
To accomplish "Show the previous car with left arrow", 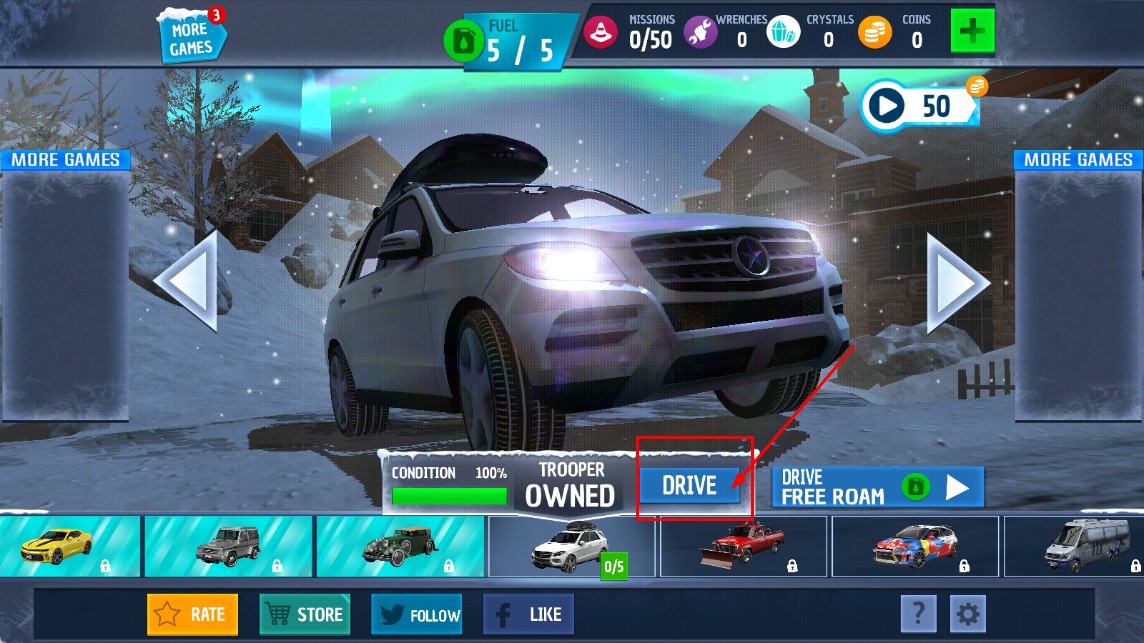I will pyautogui.click(x=187, y=281).
